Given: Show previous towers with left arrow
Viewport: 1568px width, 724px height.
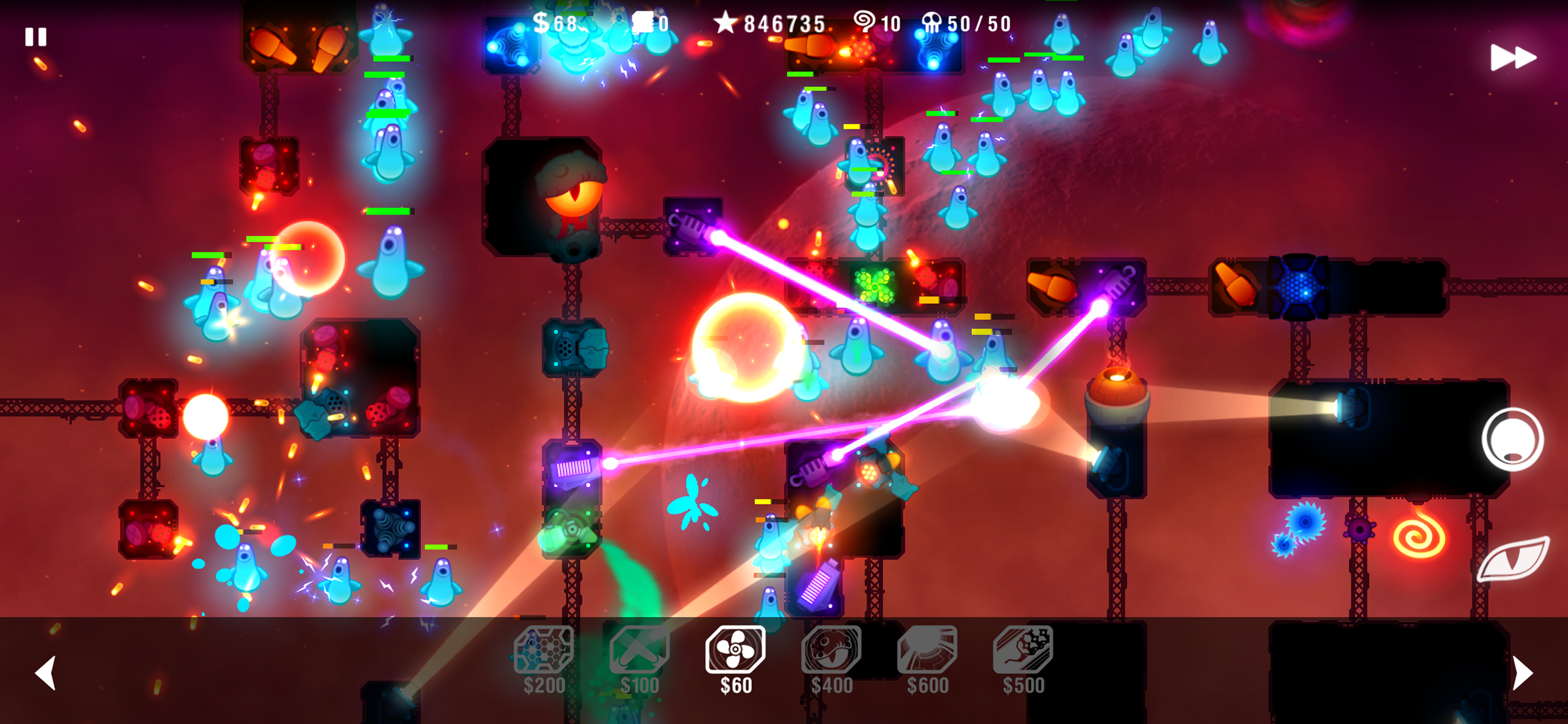Looking at the screenshot, I should [x=45, y=672].
